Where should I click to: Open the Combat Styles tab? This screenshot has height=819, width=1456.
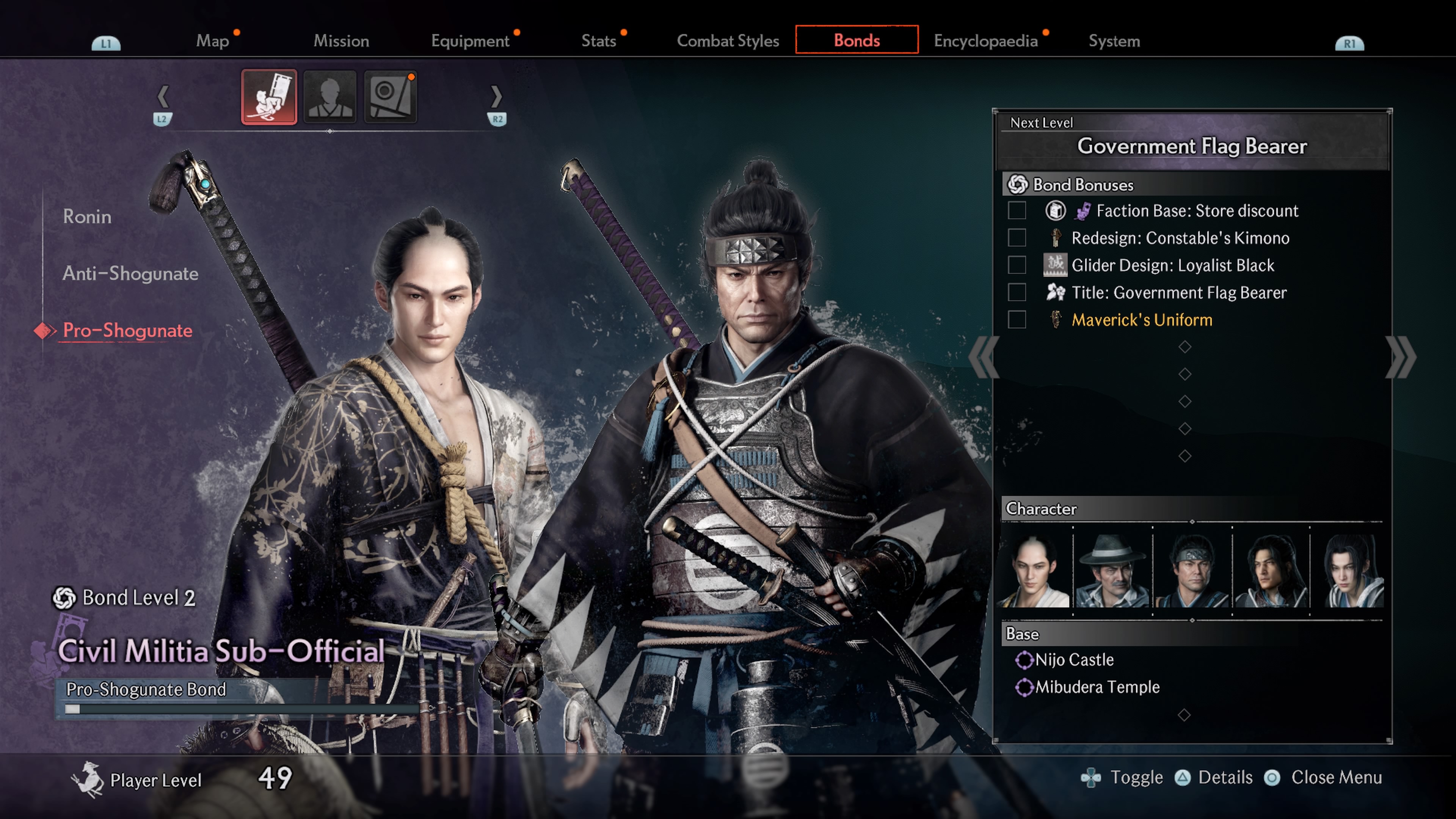click(x=728, y=41)
